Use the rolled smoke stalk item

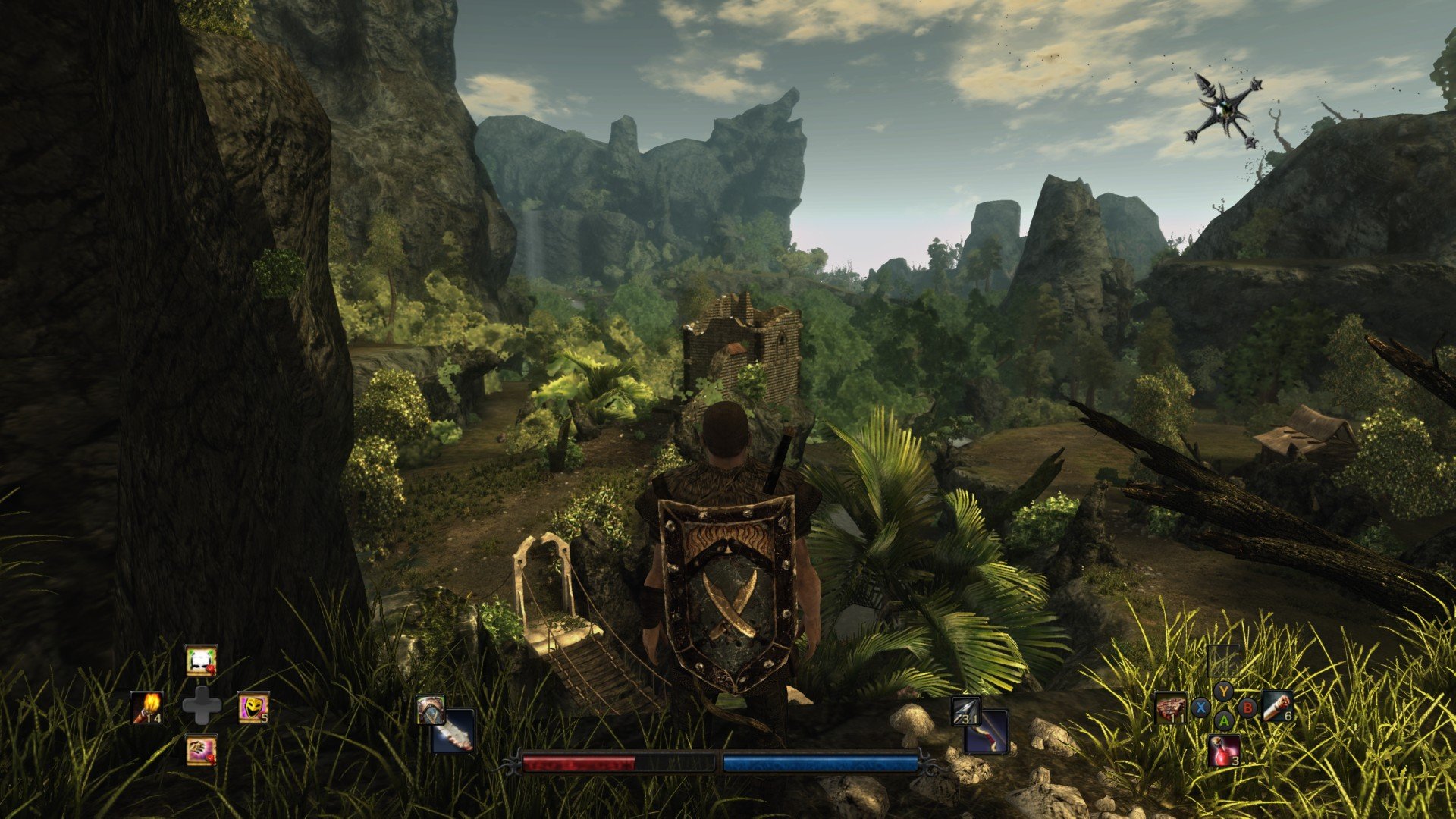pyautogui.click(x=1278, y=708)
